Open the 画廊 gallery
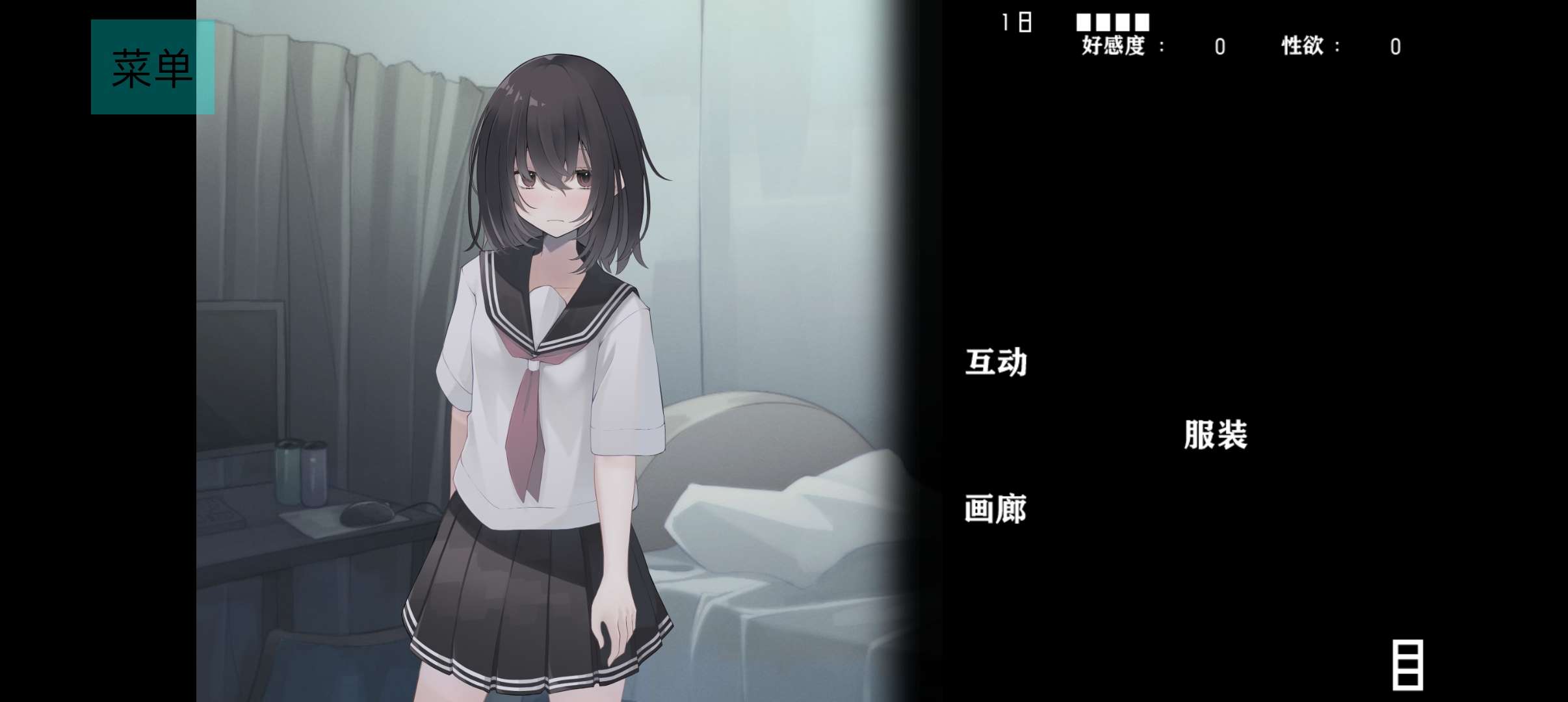The width and height of the screenshot is (1568, 702). pos(995,509)
